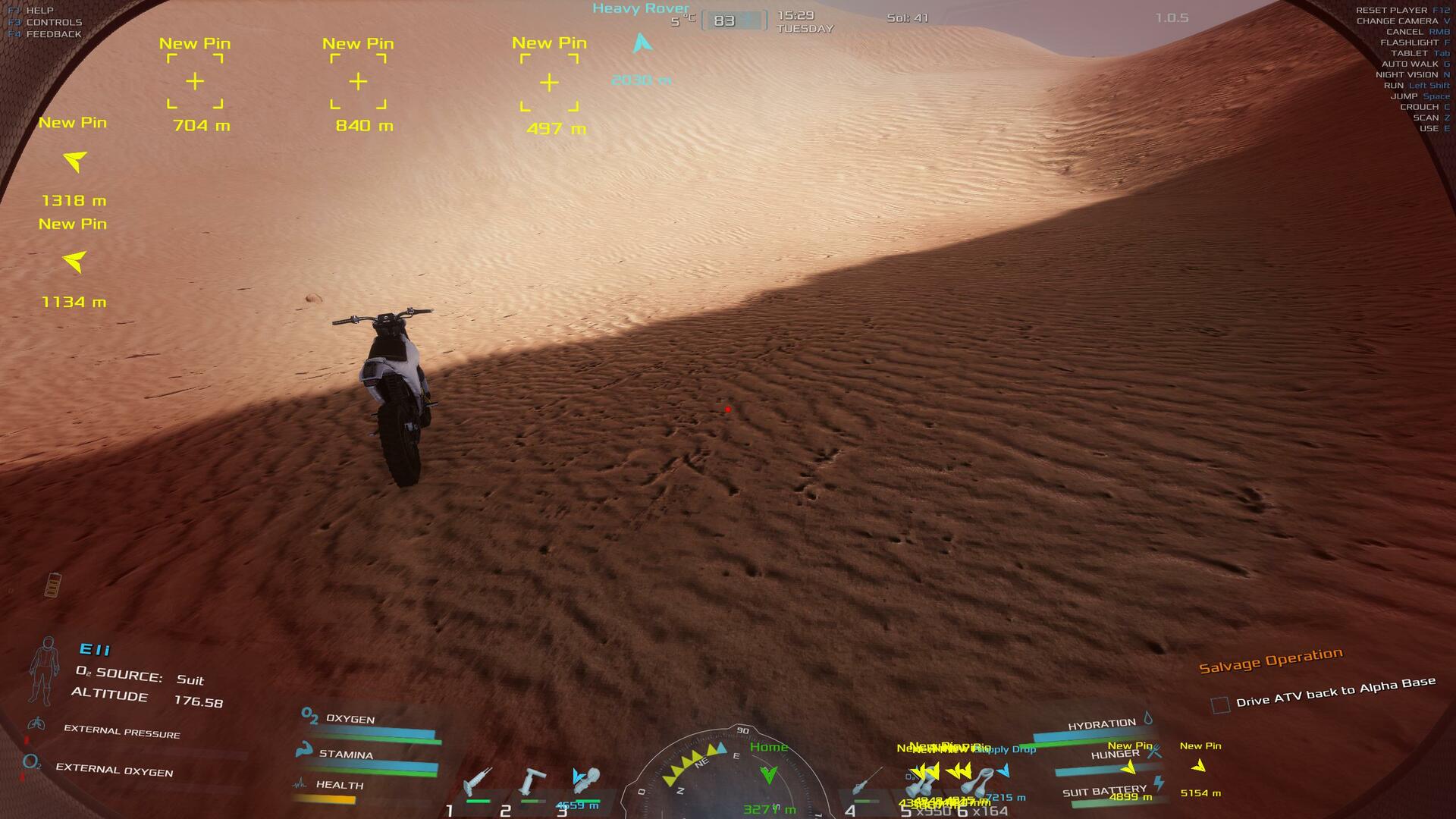Viewport: 1456px width, 819px height.
Task: Select the New Pin waypoint at 840 m
Action: pos(358,81)
